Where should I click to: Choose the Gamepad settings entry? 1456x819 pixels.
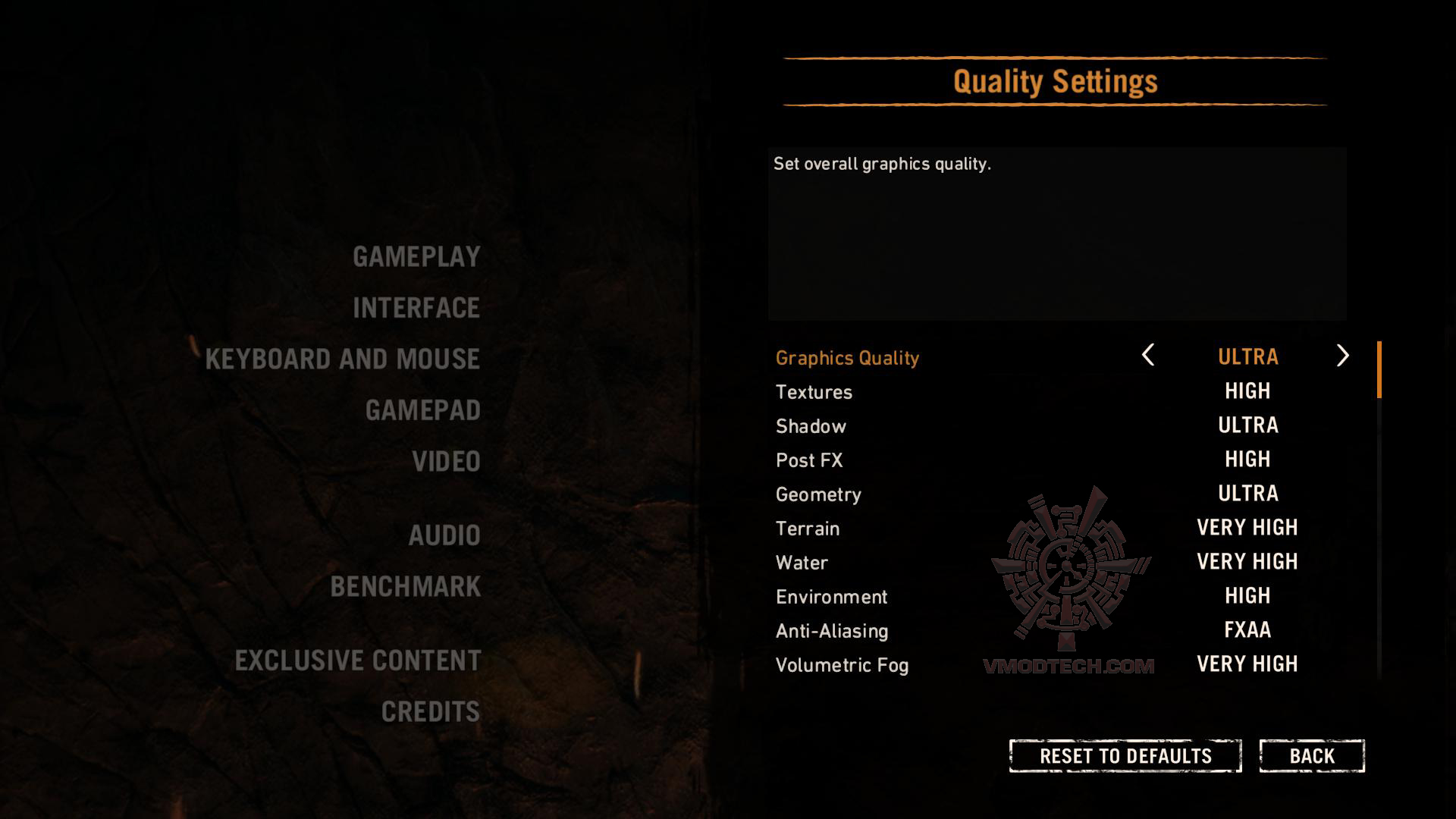click(422, 410)
